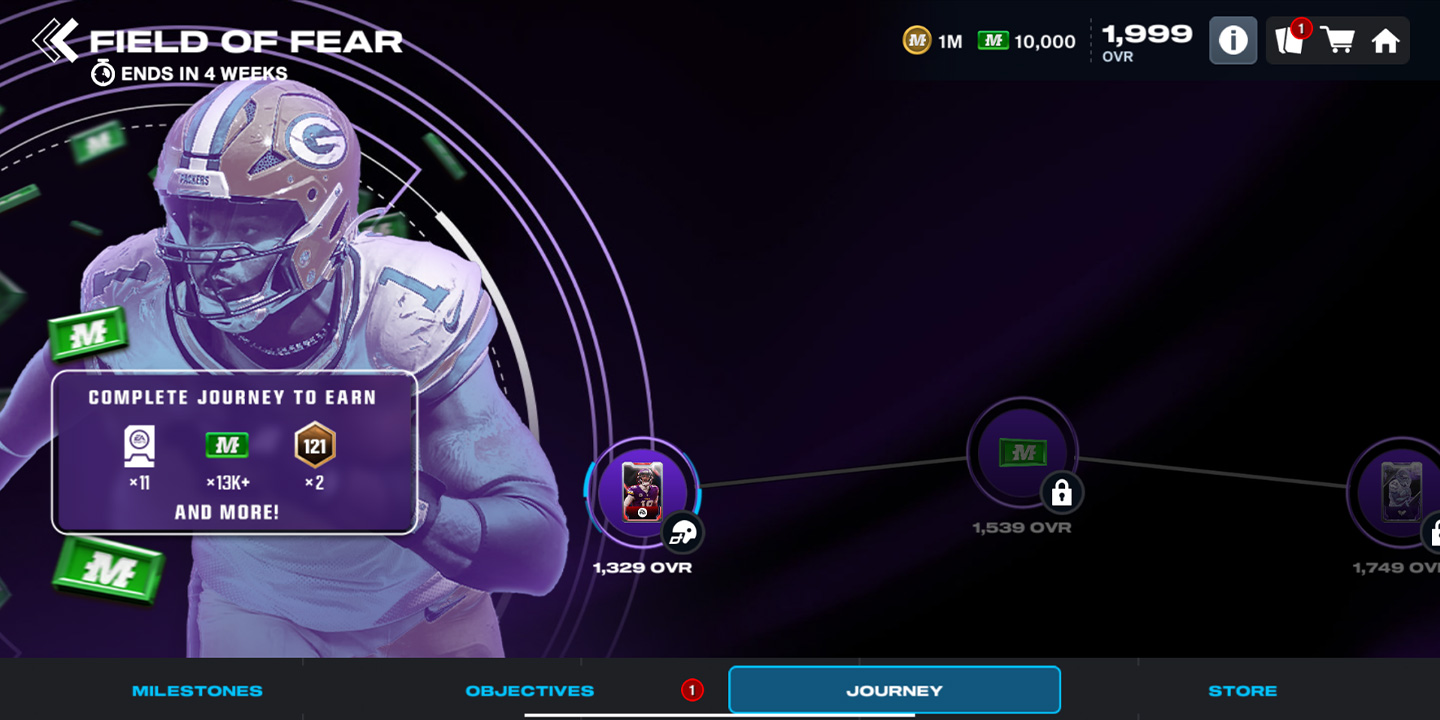This screenshot has height=720, width=1440.
Task: Return to the home screen
Action: [1385, 41]
